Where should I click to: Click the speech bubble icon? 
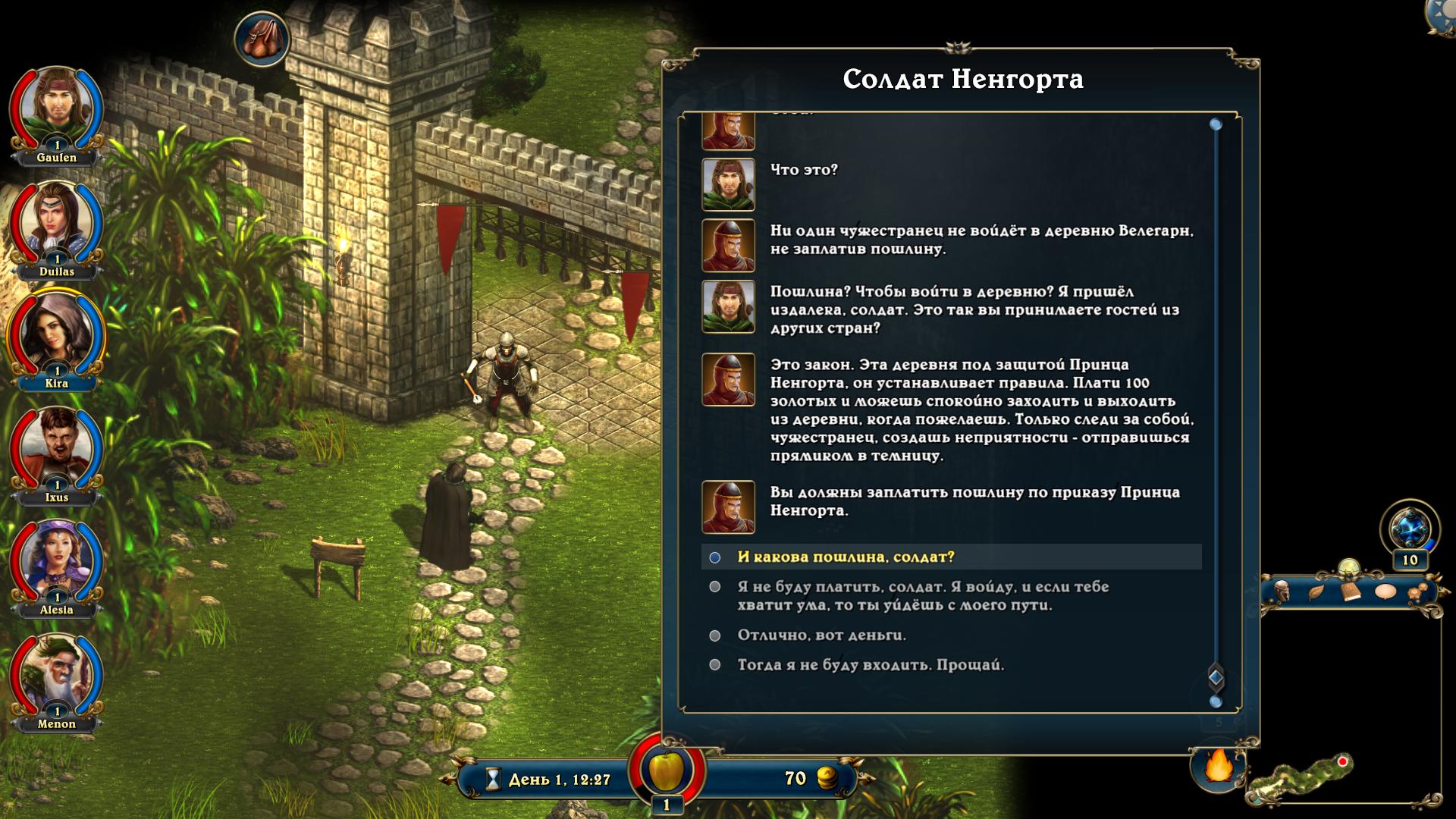point(1385,592)
